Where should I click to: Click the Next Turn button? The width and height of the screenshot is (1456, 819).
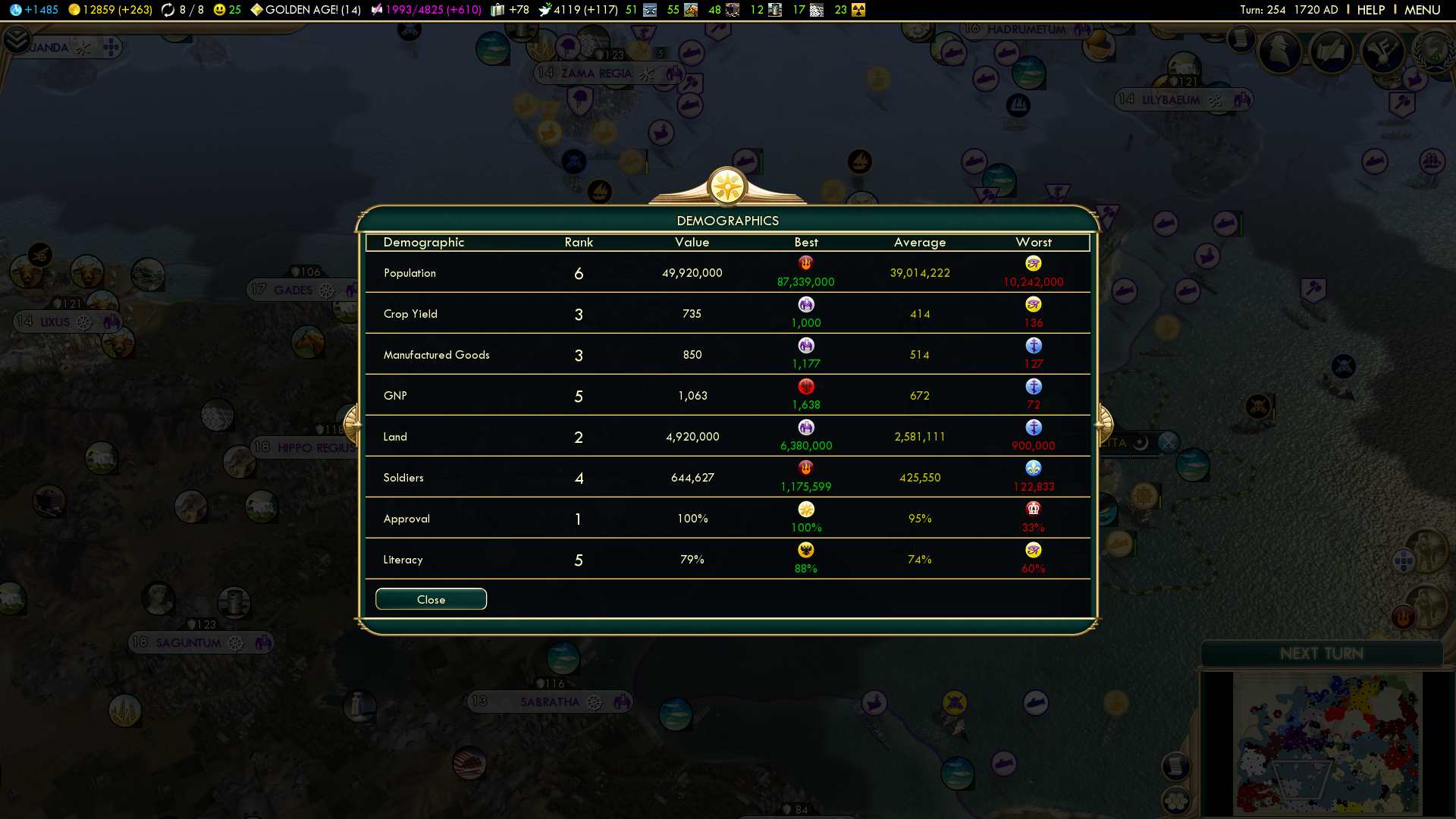[1321, 654]
